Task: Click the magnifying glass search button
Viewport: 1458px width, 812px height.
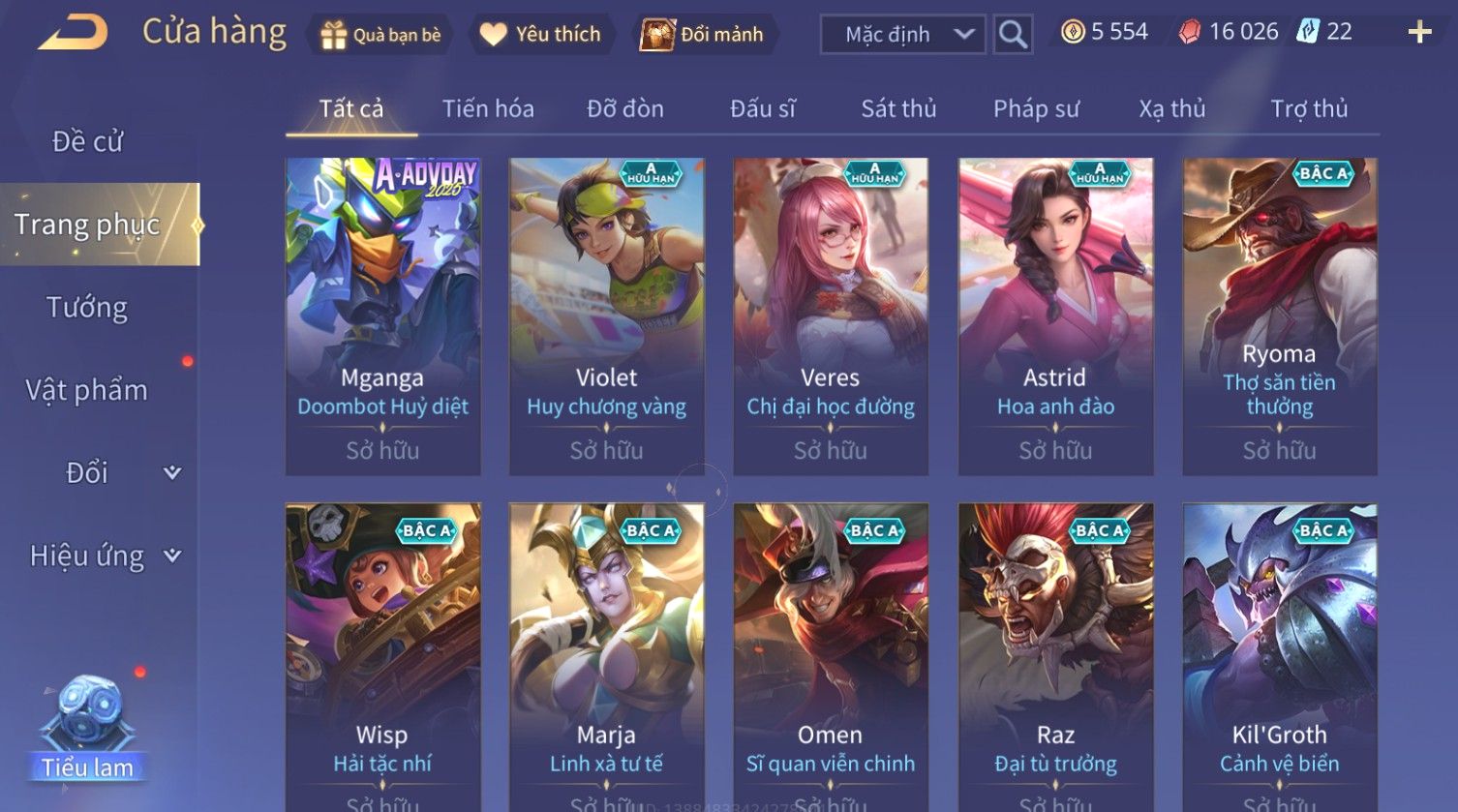Action: tap(1013, 35)
